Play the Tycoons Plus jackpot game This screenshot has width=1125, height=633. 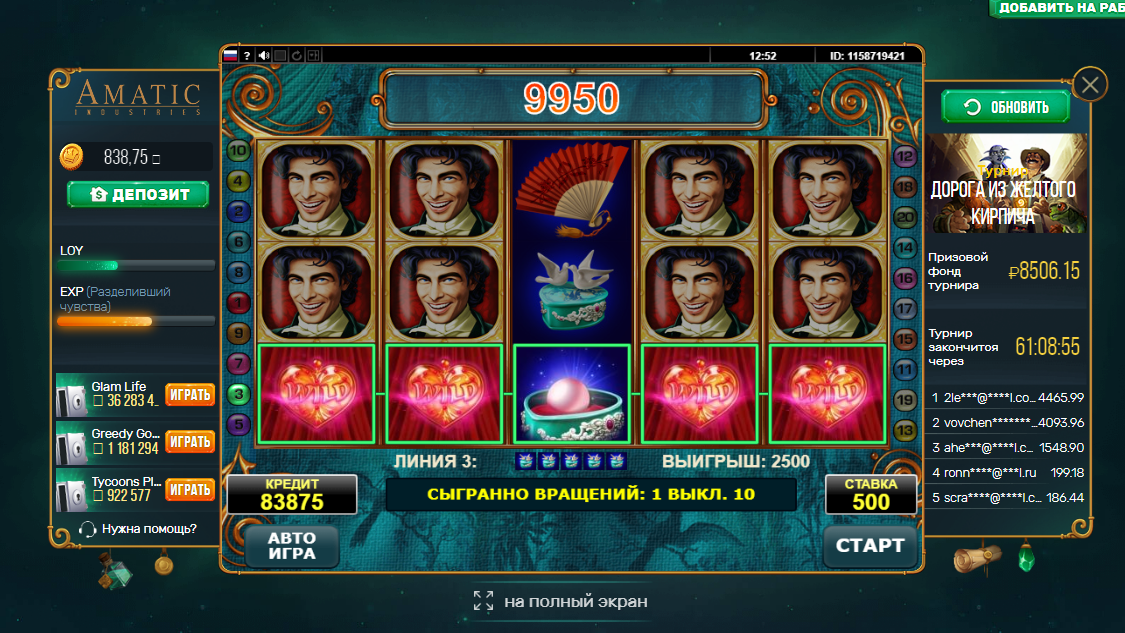tap(190, 490)
